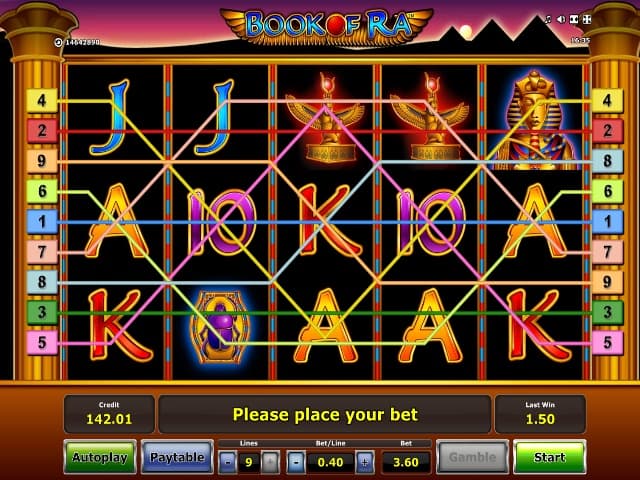Decrease the number of Lines
This screenshot has height=480, width=640.
pos(228,462)
